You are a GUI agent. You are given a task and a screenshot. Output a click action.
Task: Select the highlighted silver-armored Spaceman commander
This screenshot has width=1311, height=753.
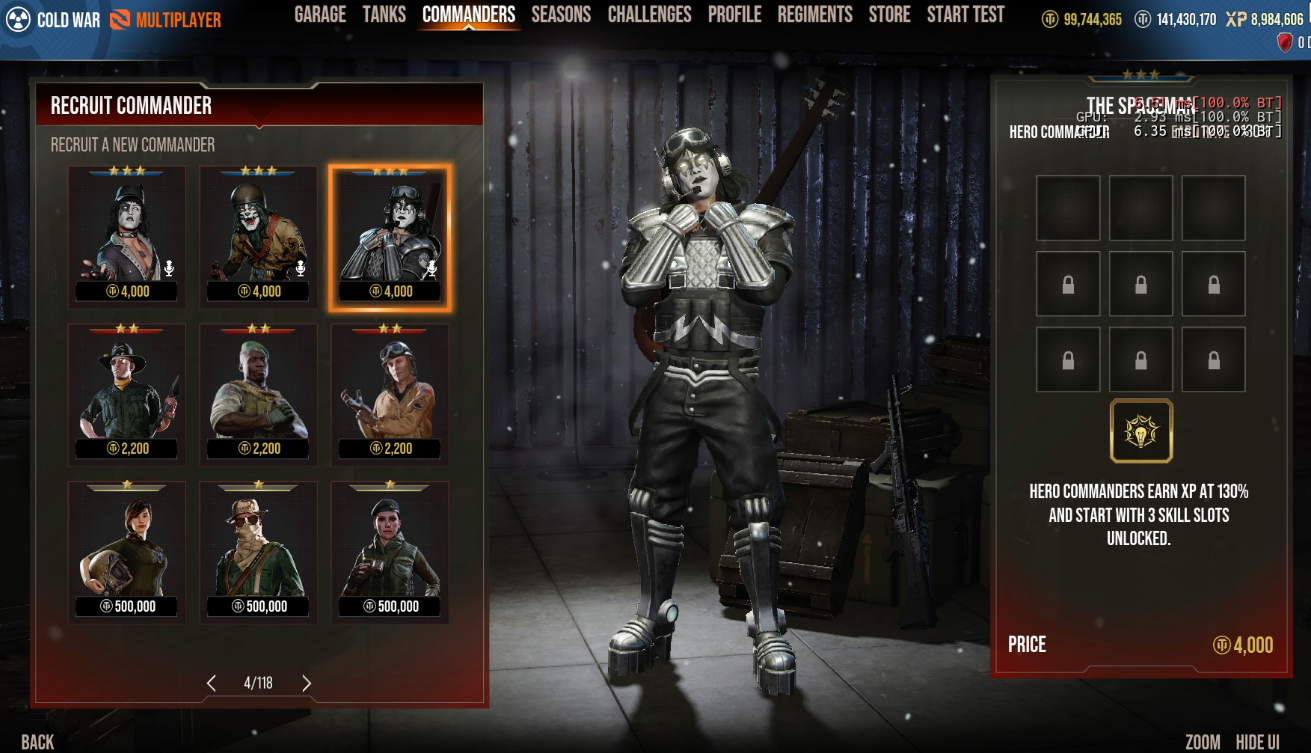pyautogui.click(x=390, y=236)
